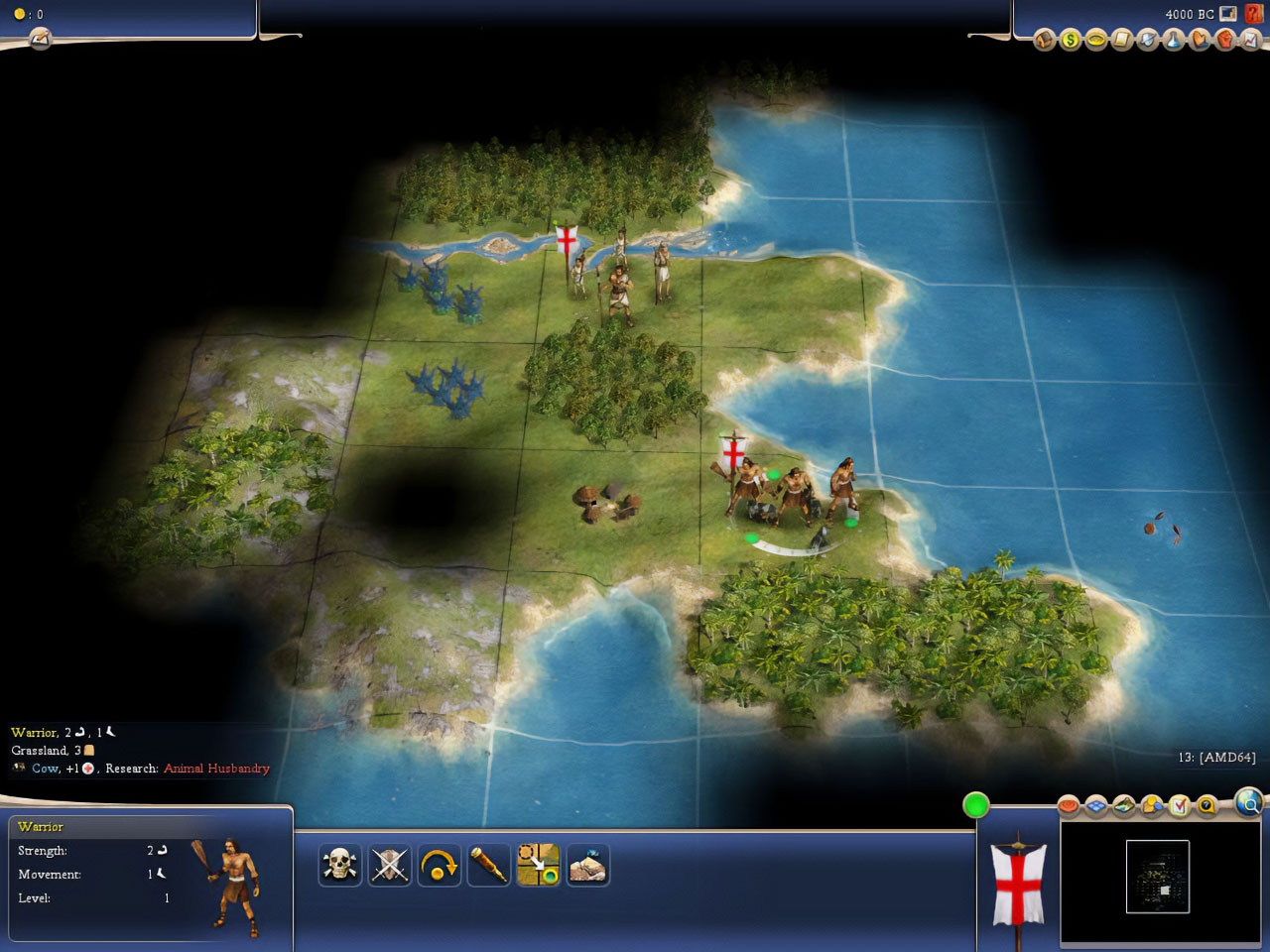Open the finance advisor dollar icon
This screenshot has width=1270, height=952.
tap(1070, 40)
